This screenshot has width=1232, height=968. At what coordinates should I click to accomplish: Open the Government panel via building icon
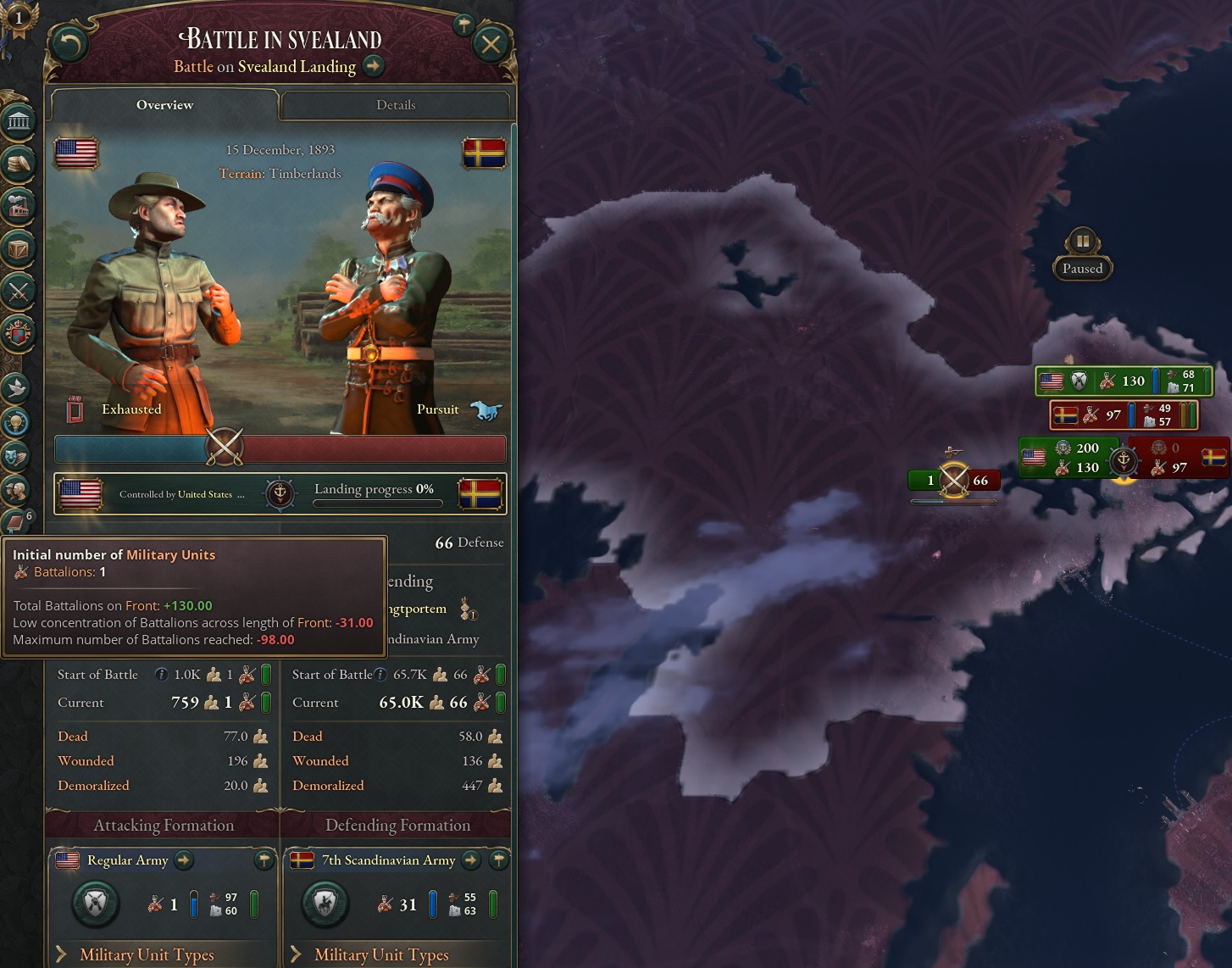click(x=19, y=125)
